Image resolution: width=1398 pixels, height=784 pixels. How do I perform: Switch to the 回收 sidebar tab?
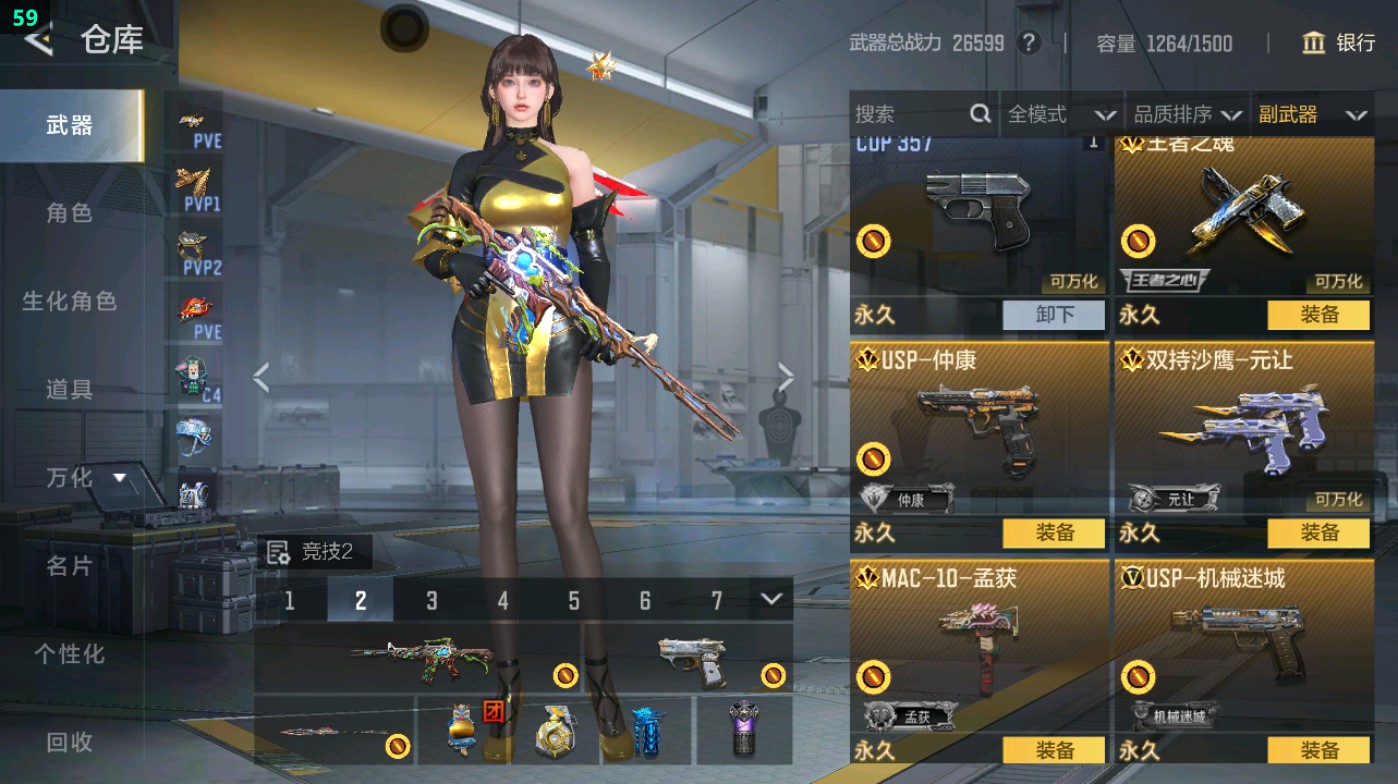(x=70, y=742)
